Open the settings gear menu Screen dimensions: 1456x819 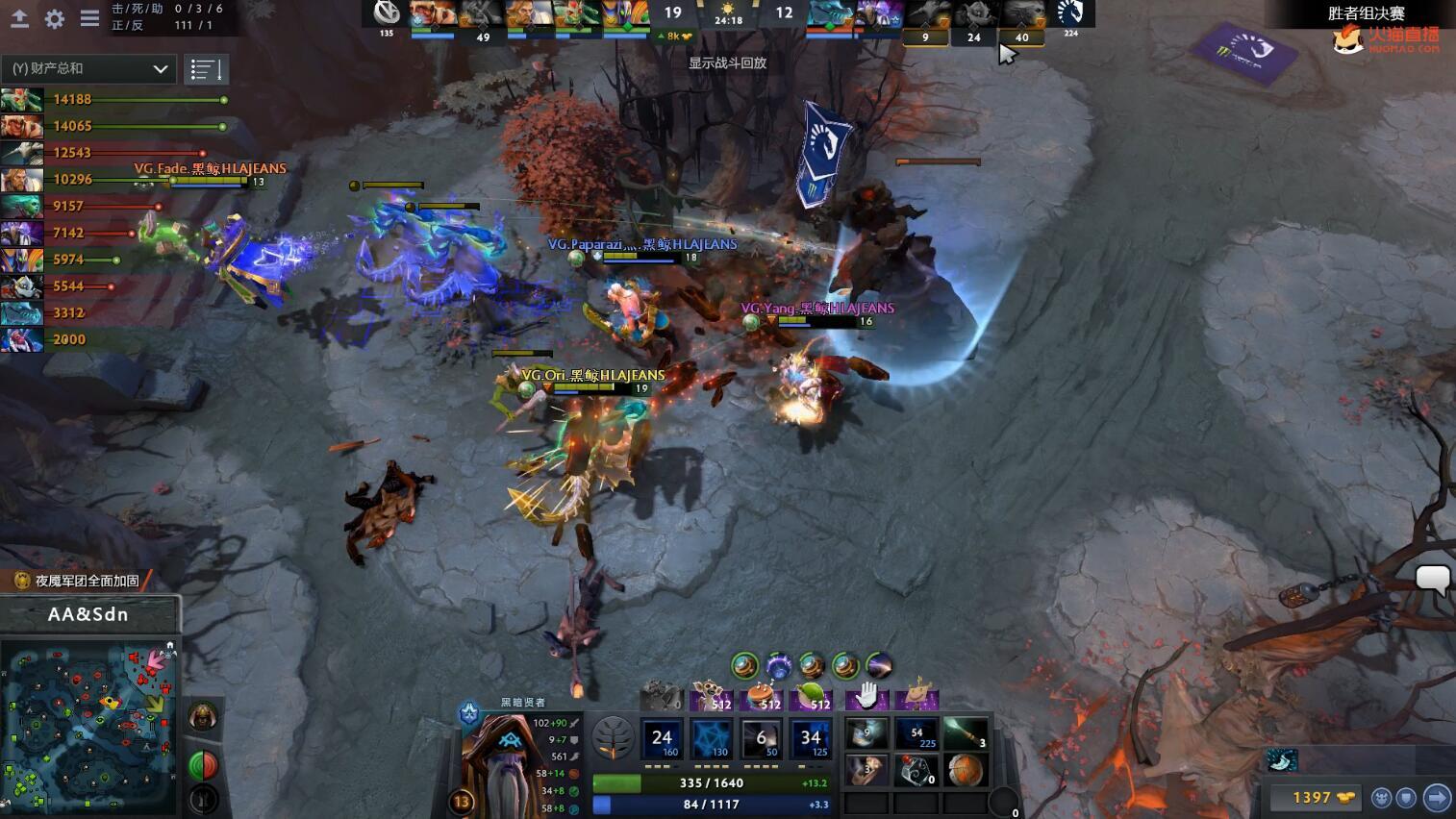click(55, 18)
